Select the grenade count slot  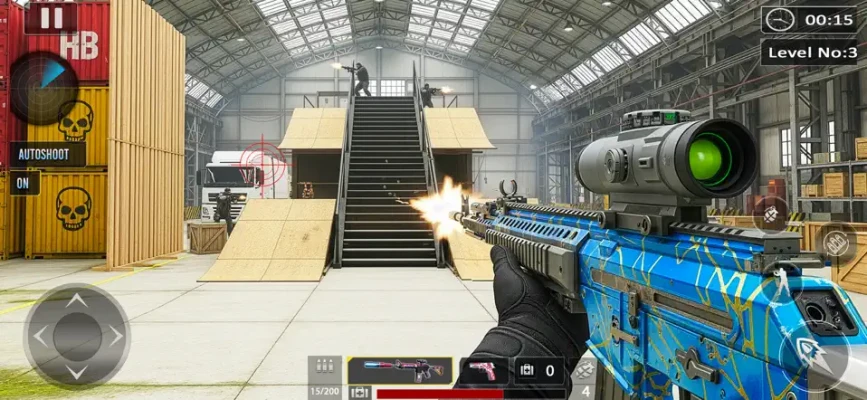click(584, 378)
